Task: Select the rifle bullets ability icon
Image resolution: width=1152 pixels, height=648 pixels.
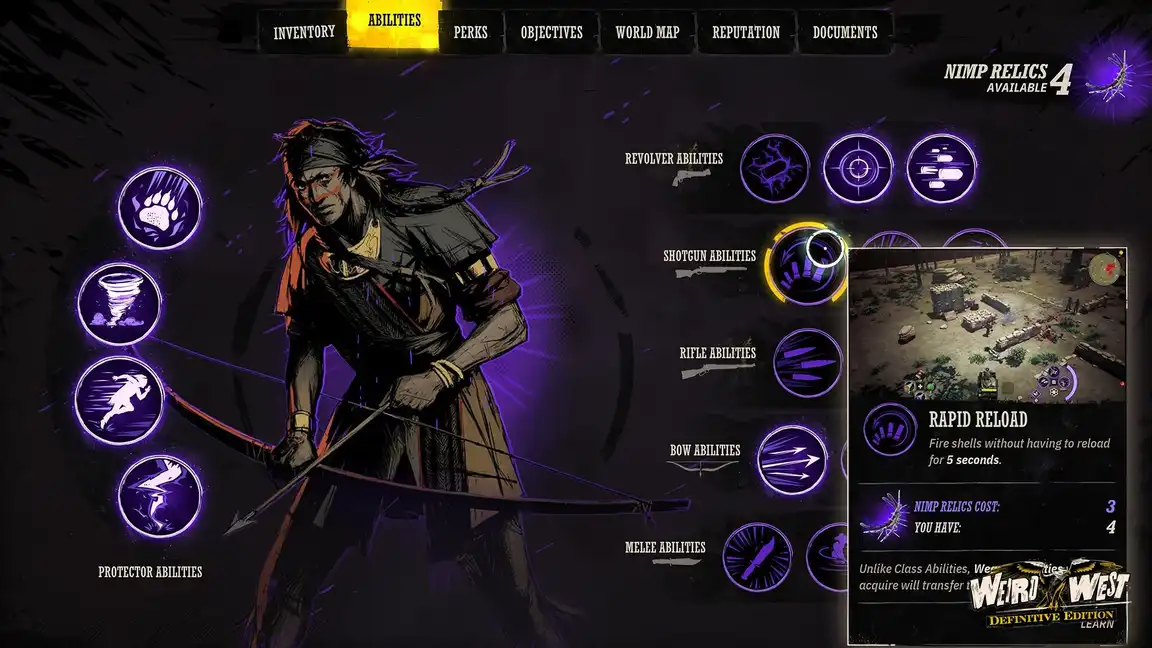Action: pos(807,363)
